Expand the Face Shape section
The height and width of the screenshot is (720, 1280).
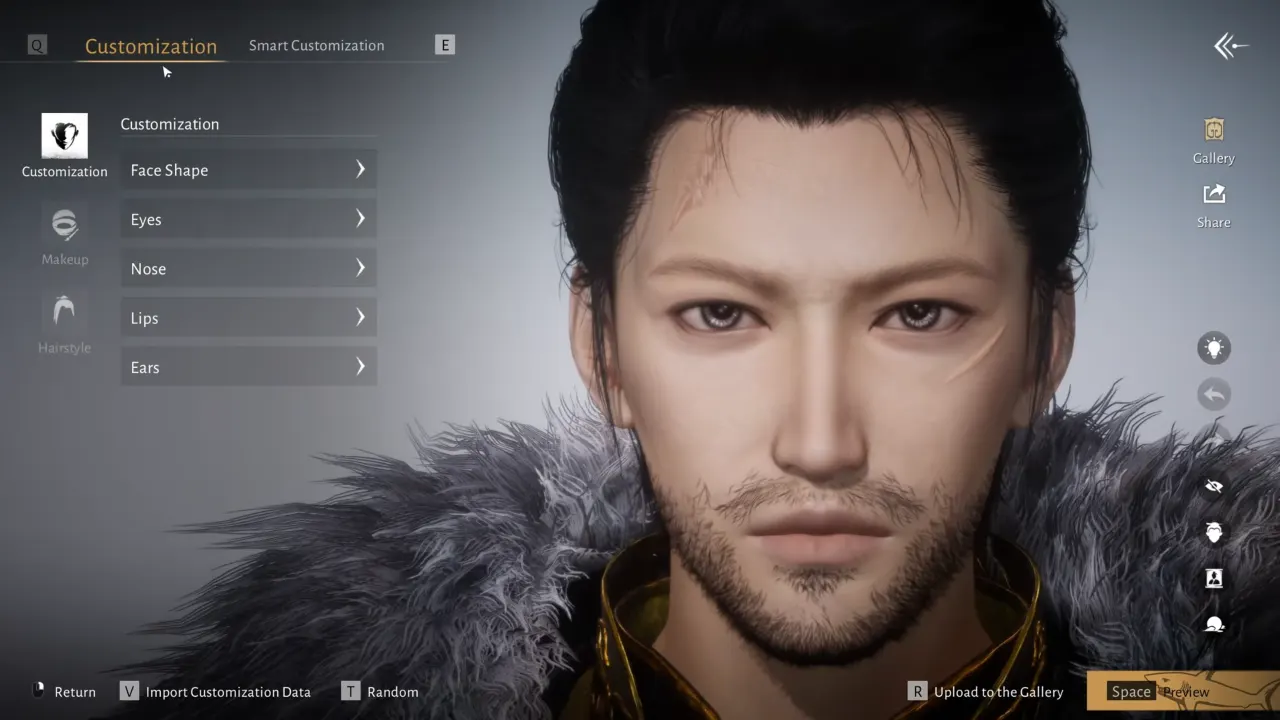click(x=248, y=169)
